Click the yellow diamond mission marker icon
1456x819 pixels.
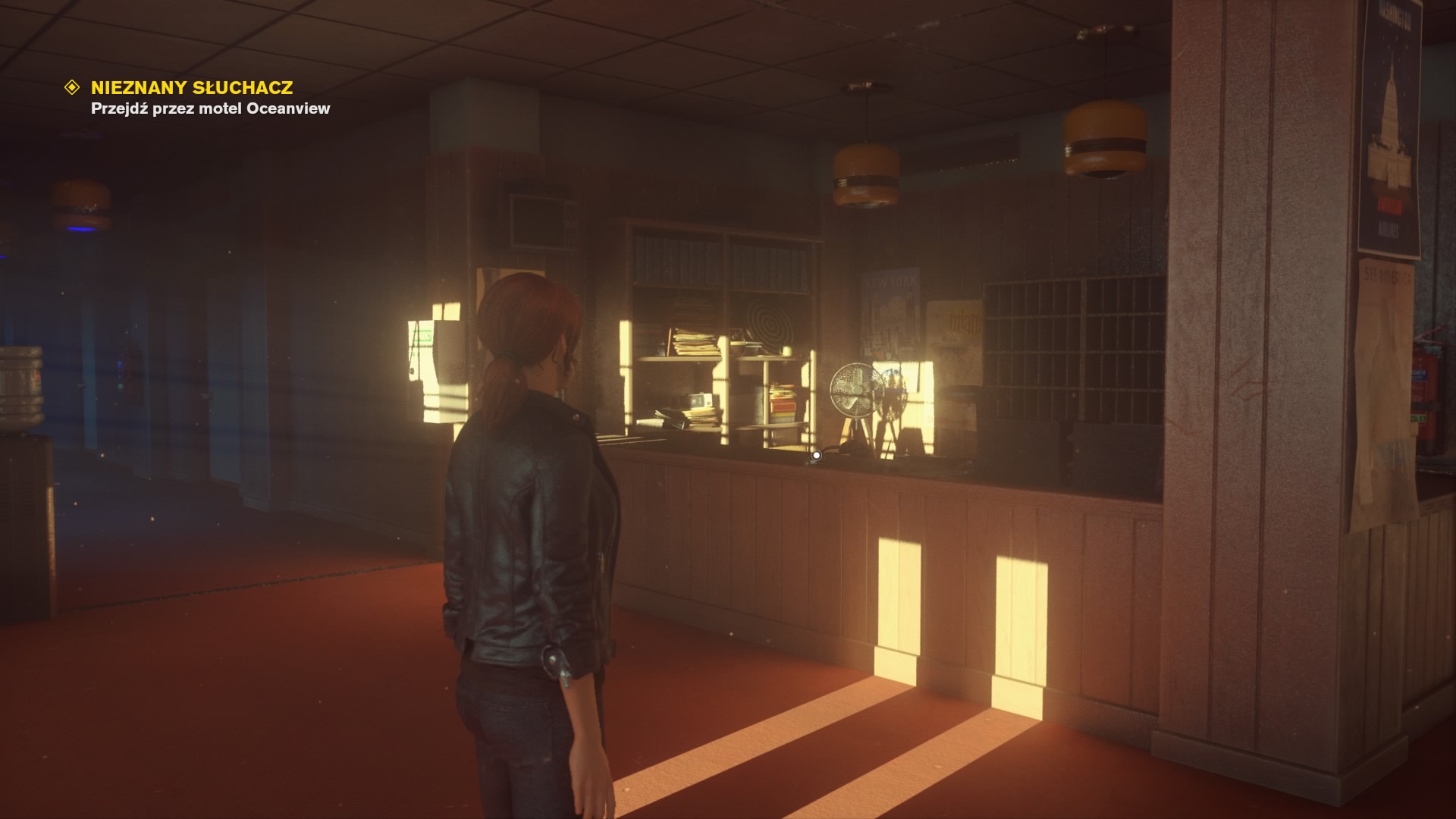click(72, 88)
